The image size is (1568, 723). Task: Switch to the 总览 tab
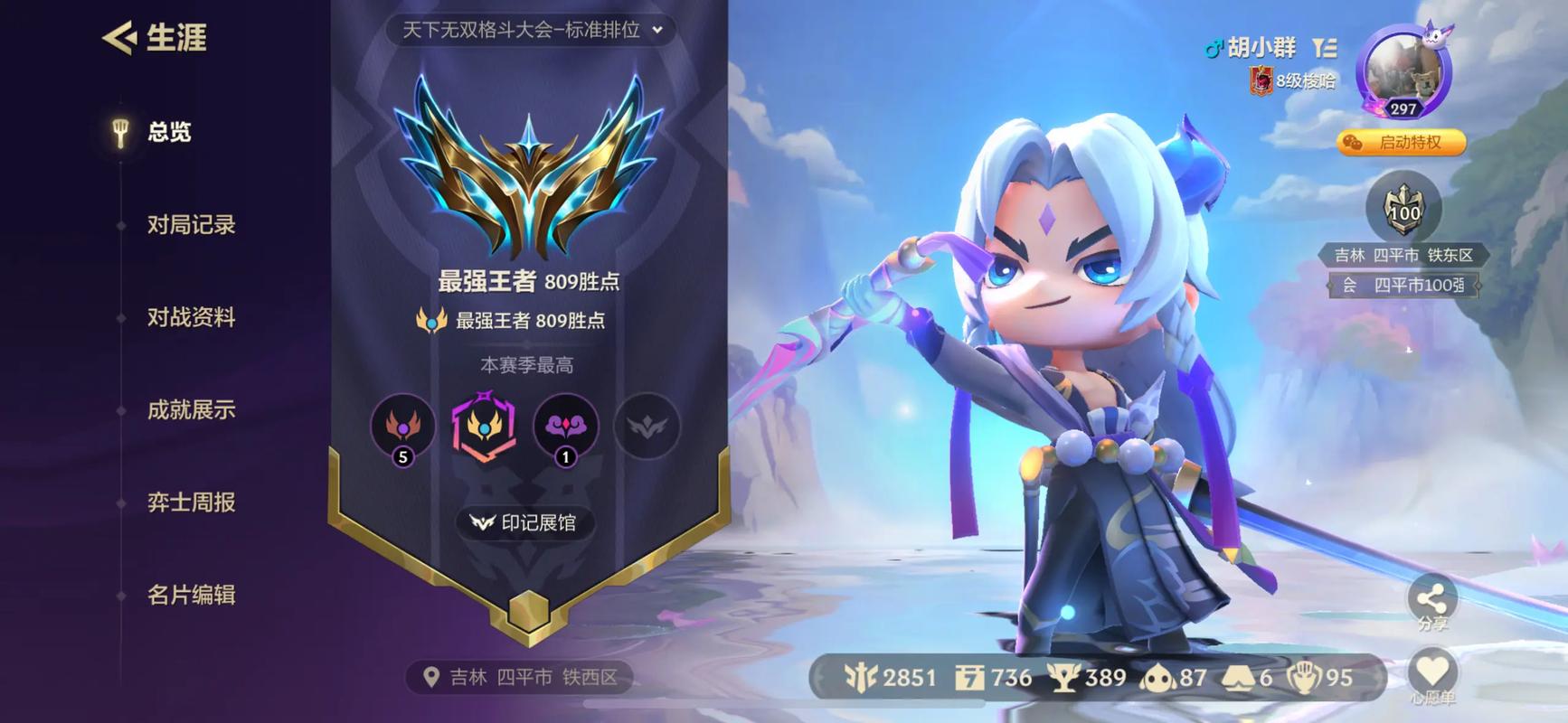pyautogui.click(x=169, y=132)
